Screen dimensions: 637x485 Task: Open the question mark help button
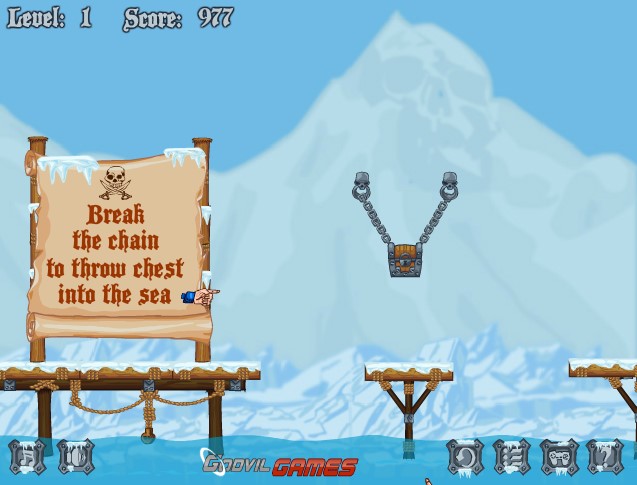tap(605, 457)
